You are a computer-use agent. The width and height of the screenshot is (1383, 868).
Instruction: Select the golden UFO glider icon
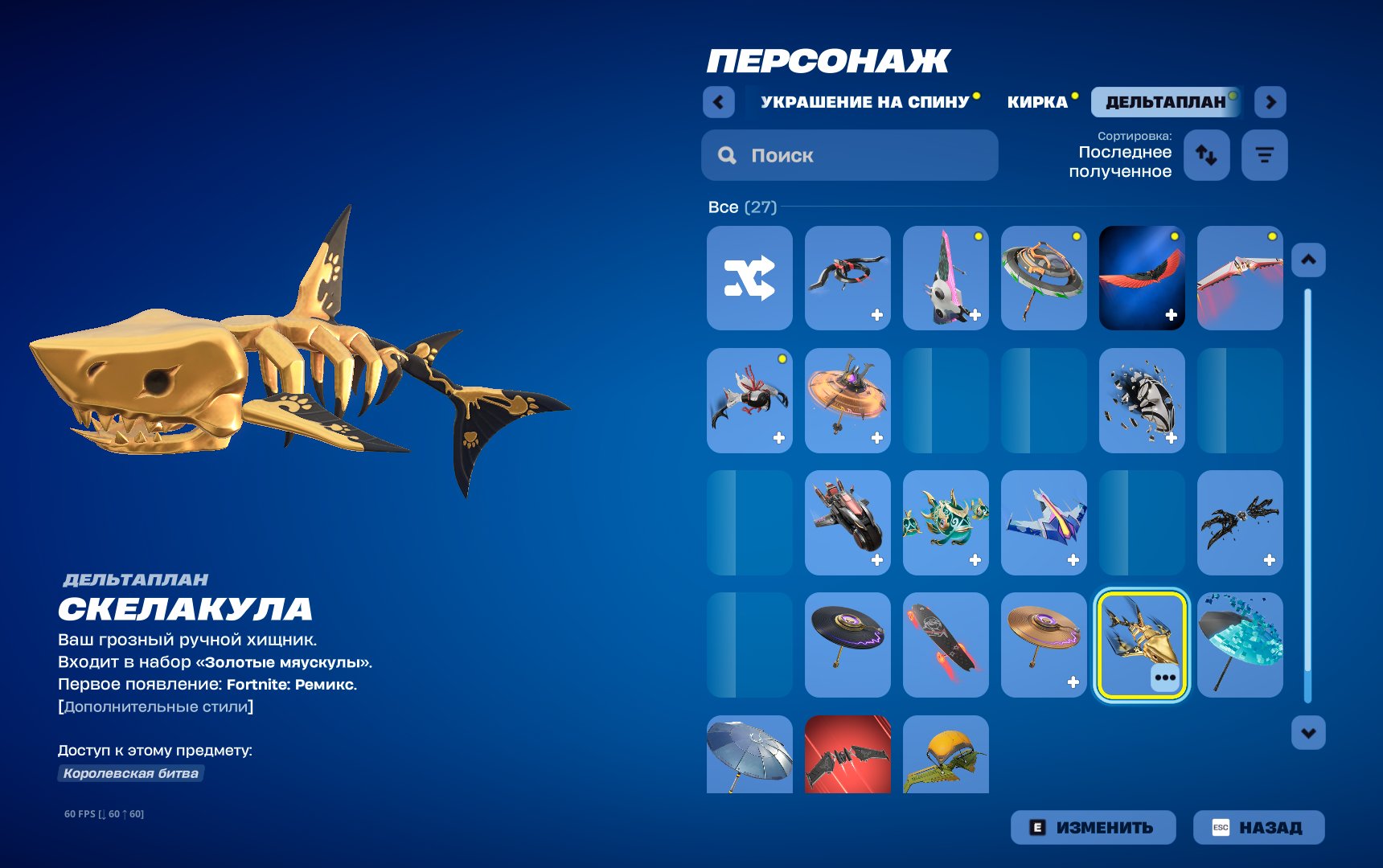[847, 400]
